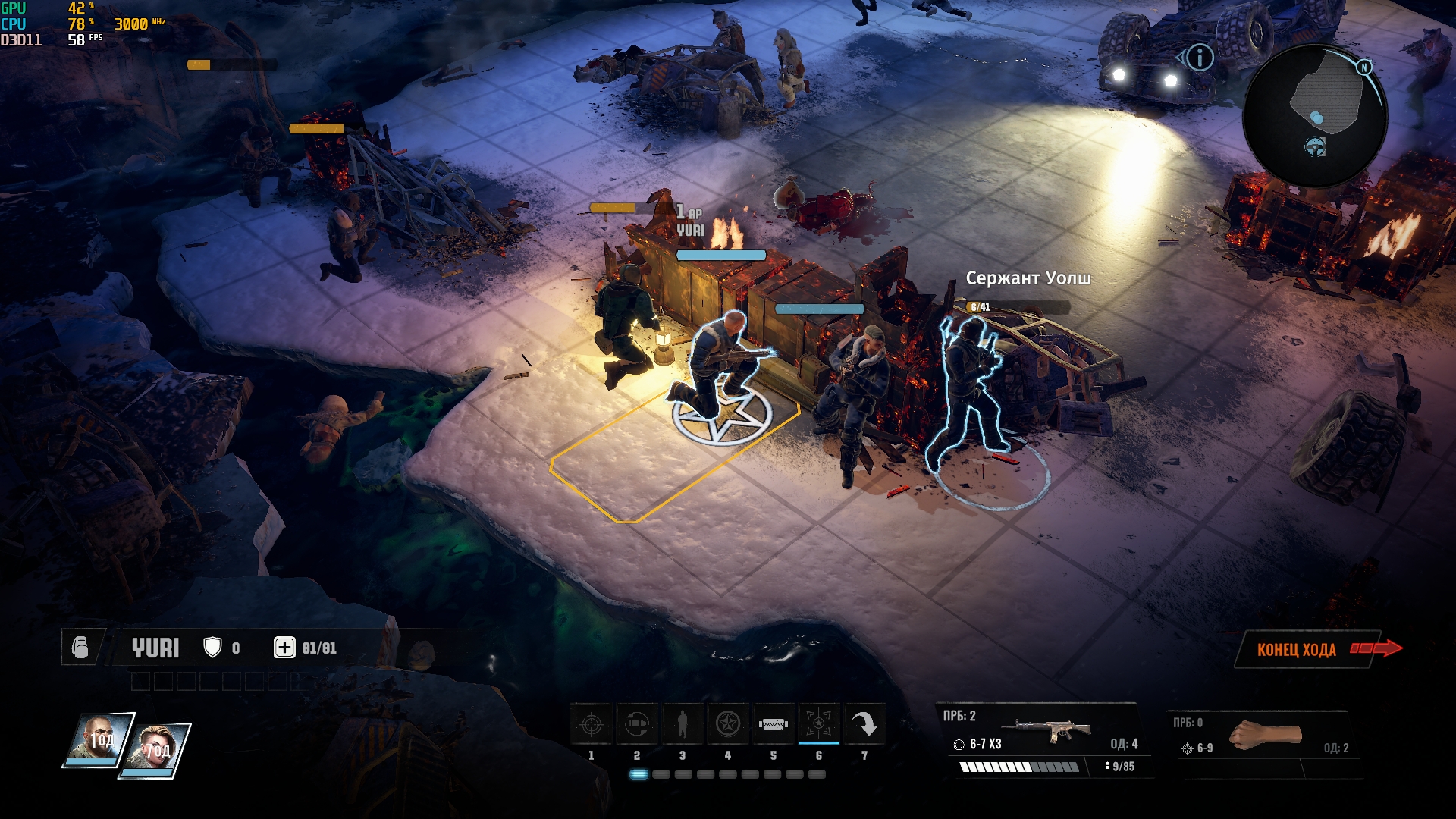This screenshot has width=1456, height=819.
Task: Use the ammo belt ability in slot 5
Action: (773, 724)
